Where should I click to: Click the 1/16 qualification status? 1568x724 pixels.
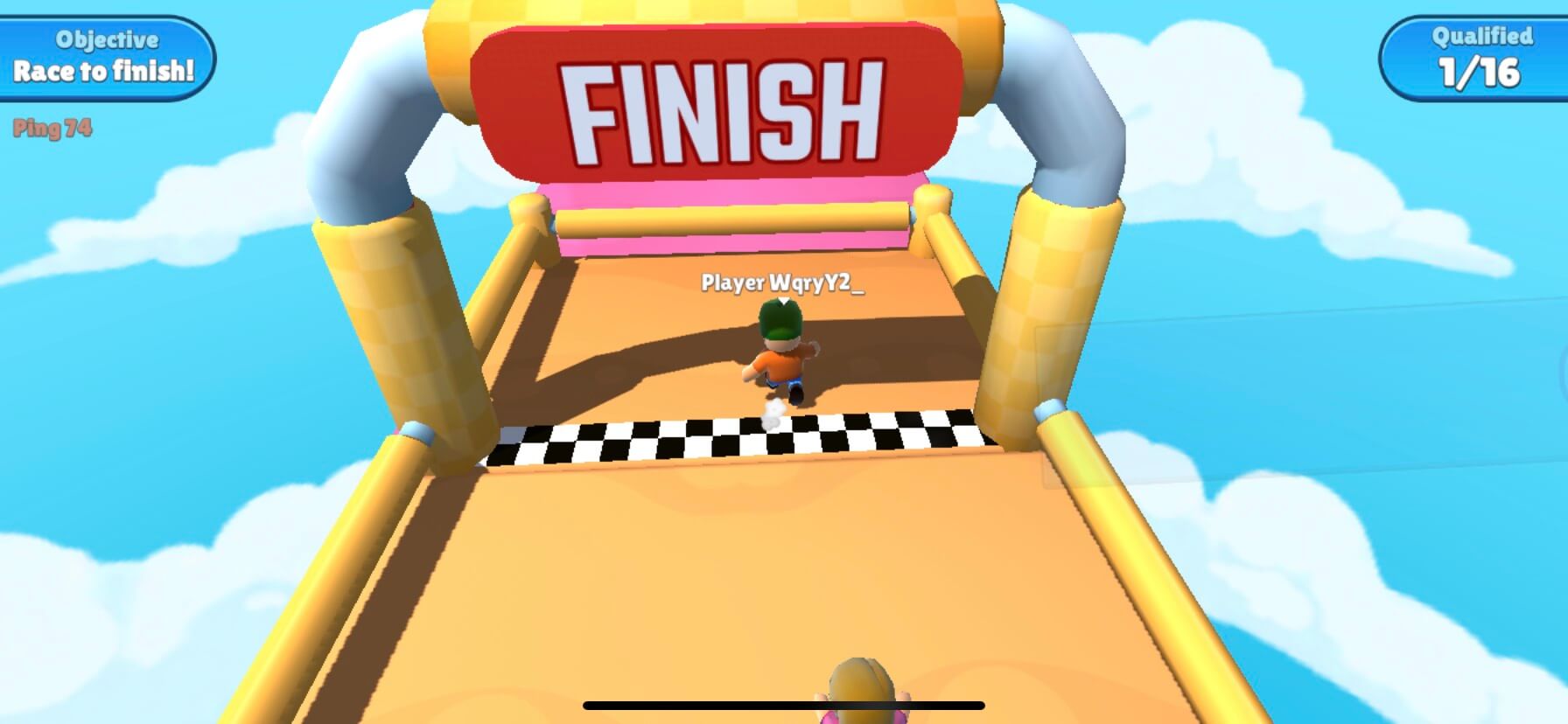click(x=1479, y=77)
